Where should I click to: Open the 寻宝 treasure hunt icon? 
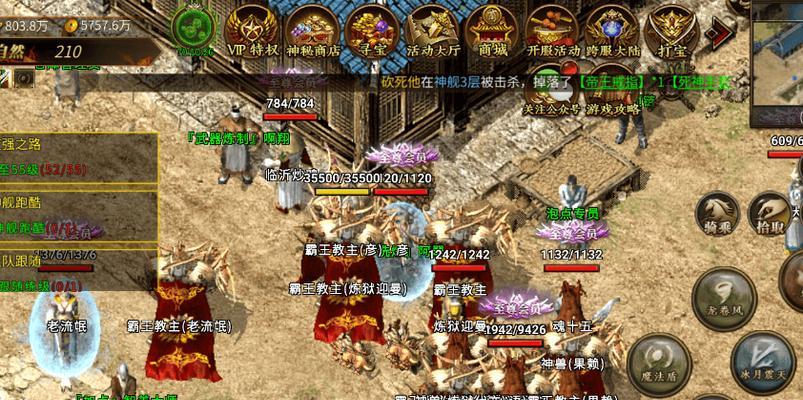[372, 28]
